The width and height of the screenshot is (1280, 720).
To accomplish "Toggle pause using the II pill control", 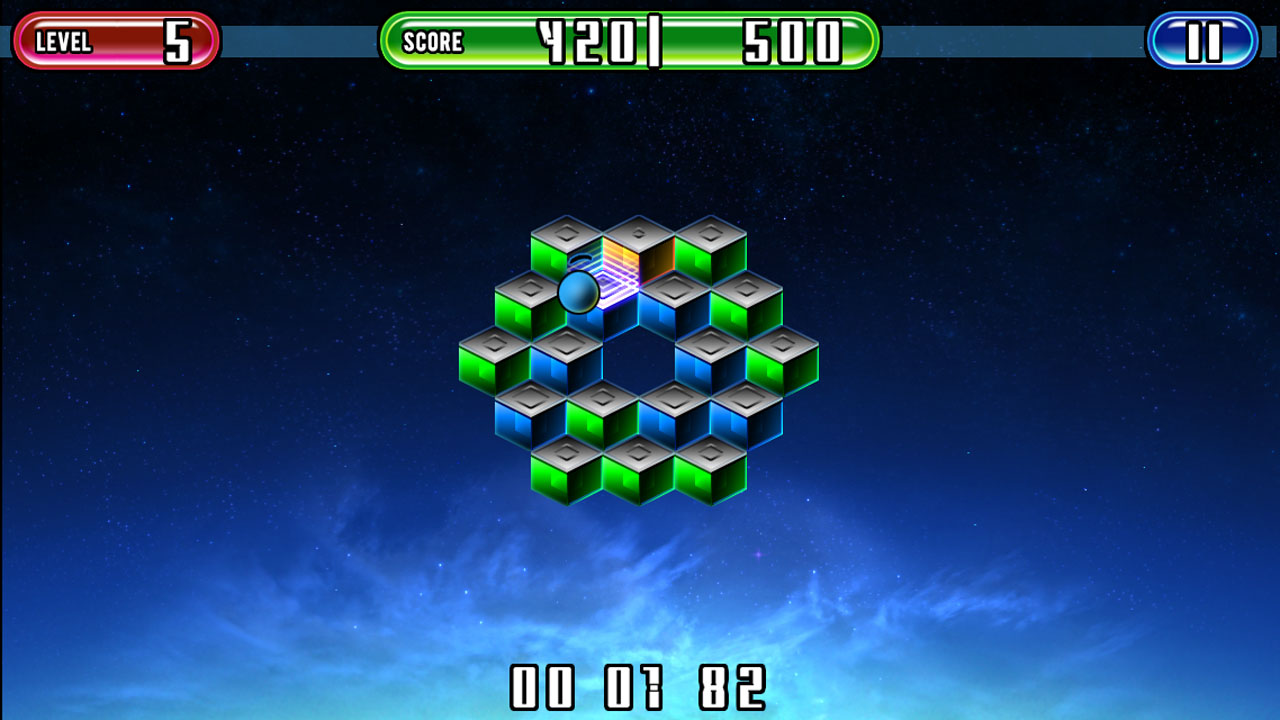I will point(1202,40).
